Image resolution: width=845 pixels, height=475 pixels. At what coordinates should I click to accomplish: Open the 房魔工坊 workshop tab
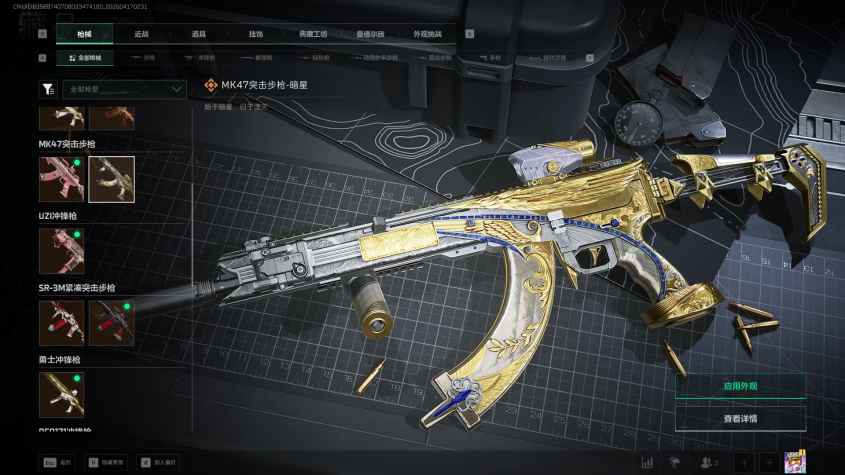point(313,34)
